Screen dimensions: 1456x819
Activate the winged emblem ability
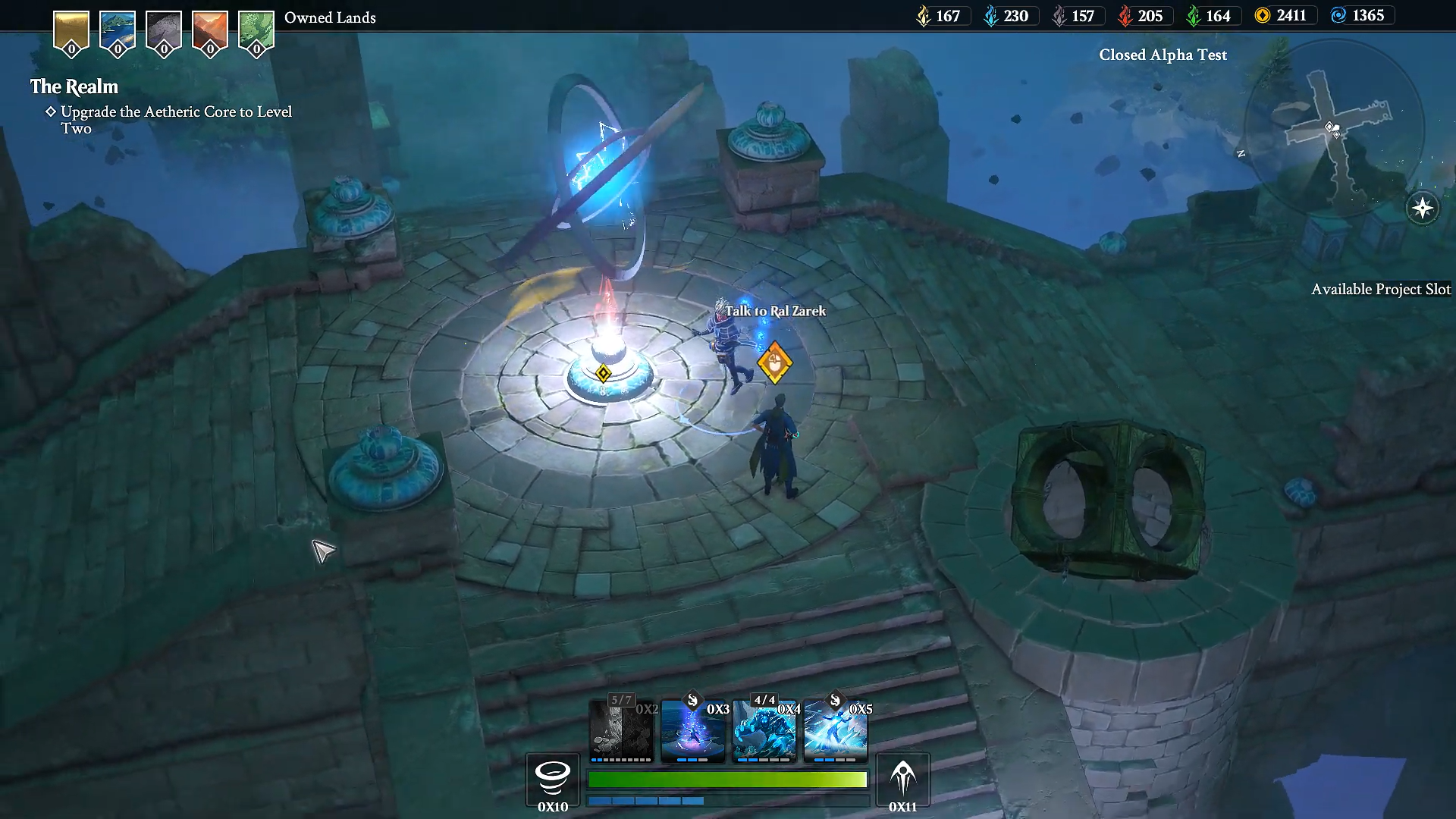pos(902,777)
